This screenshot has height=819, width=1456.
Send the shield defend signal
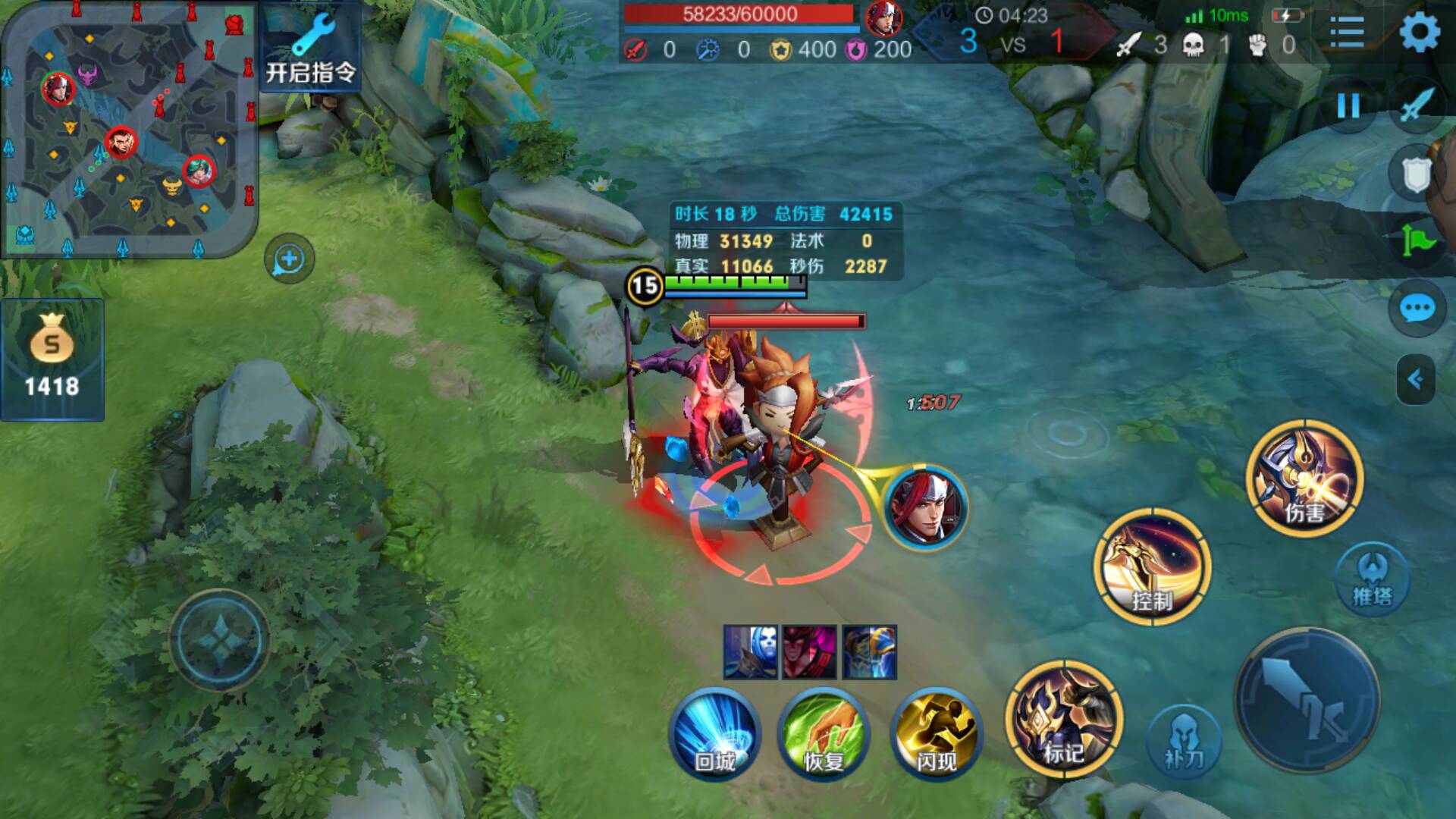[x=1415, y=175]
